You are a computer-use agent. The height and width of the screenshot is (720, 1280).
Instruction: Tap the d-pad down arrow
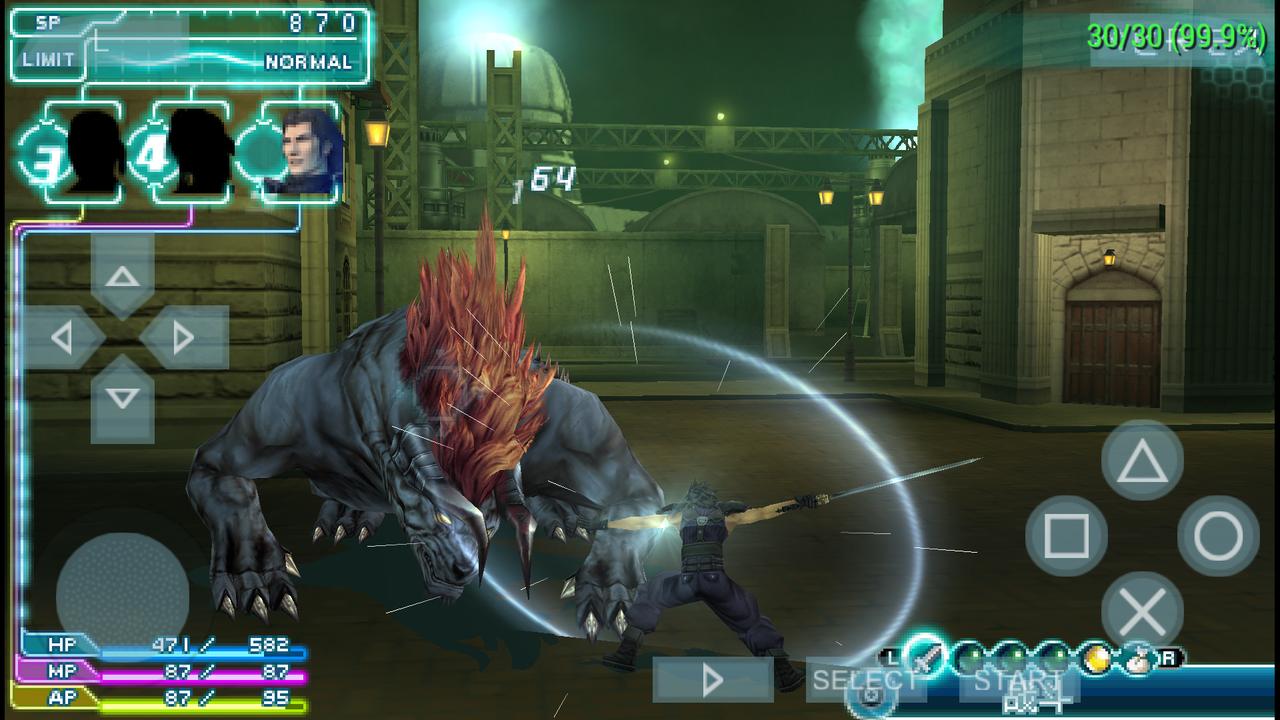(x=122, y=399)
